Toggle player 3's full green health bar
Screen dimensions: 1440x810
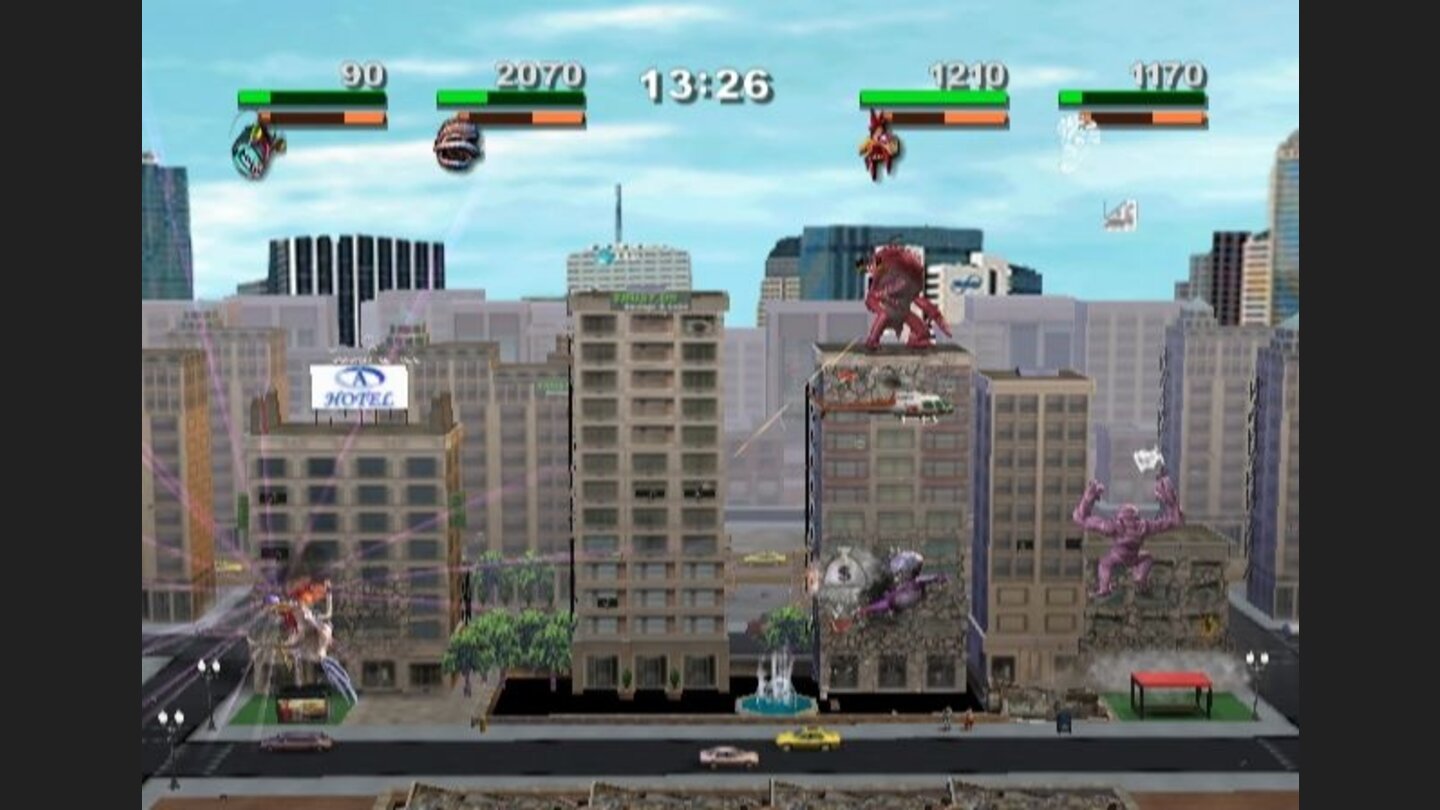[x=935, y=95]
